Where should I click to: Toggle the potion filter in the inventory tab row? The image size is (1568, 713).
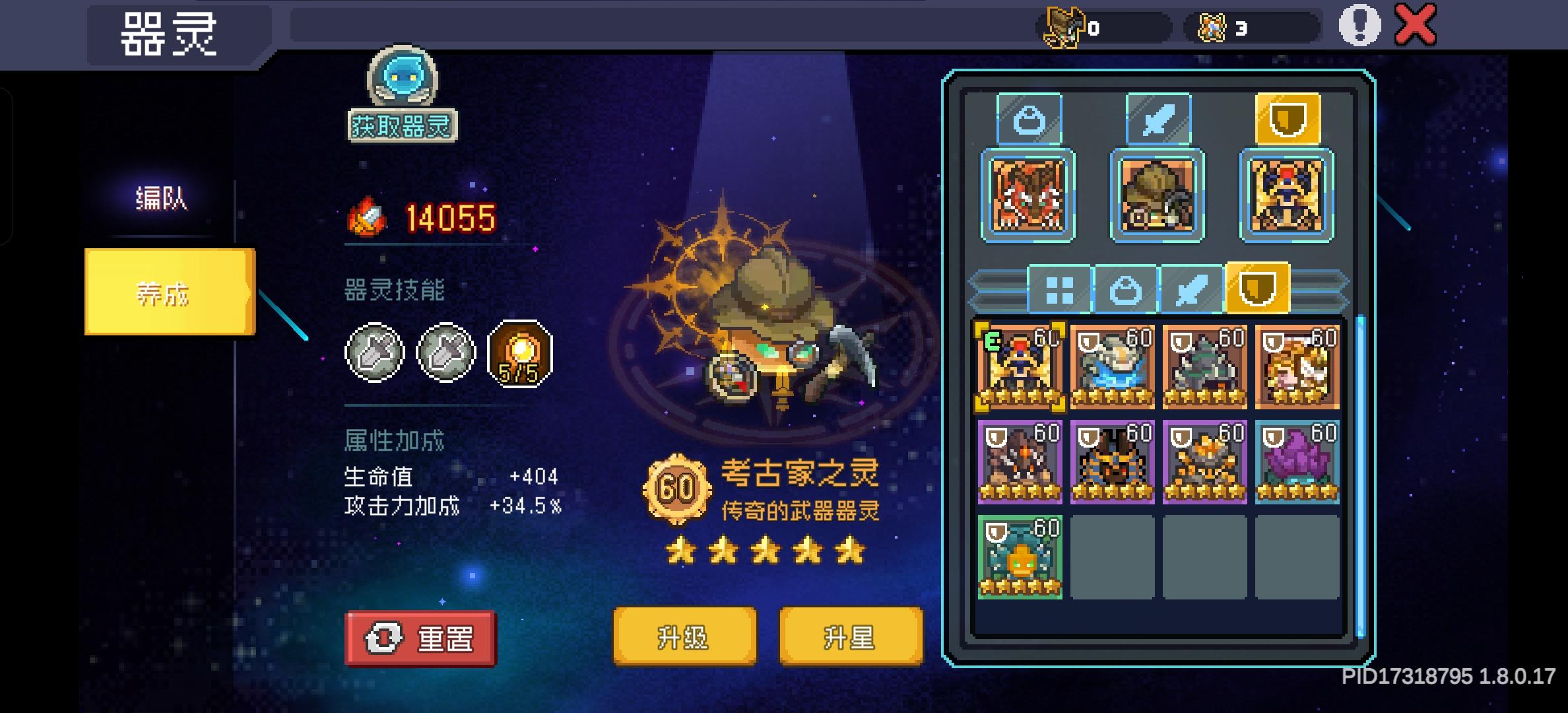click(x=1127, y=289)
